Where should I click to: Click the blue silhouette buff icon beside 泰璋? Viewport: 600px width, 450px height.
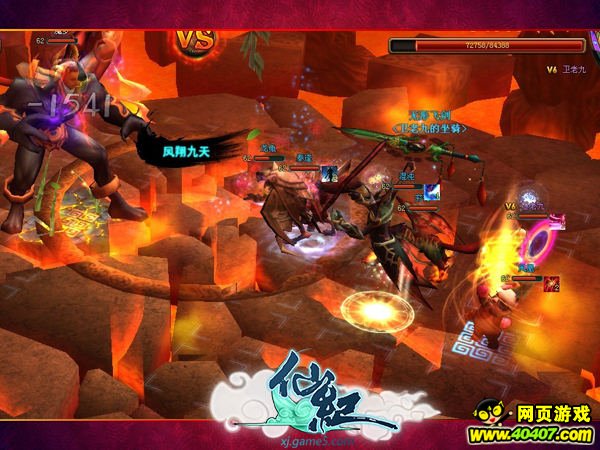[x=329, y=174]
